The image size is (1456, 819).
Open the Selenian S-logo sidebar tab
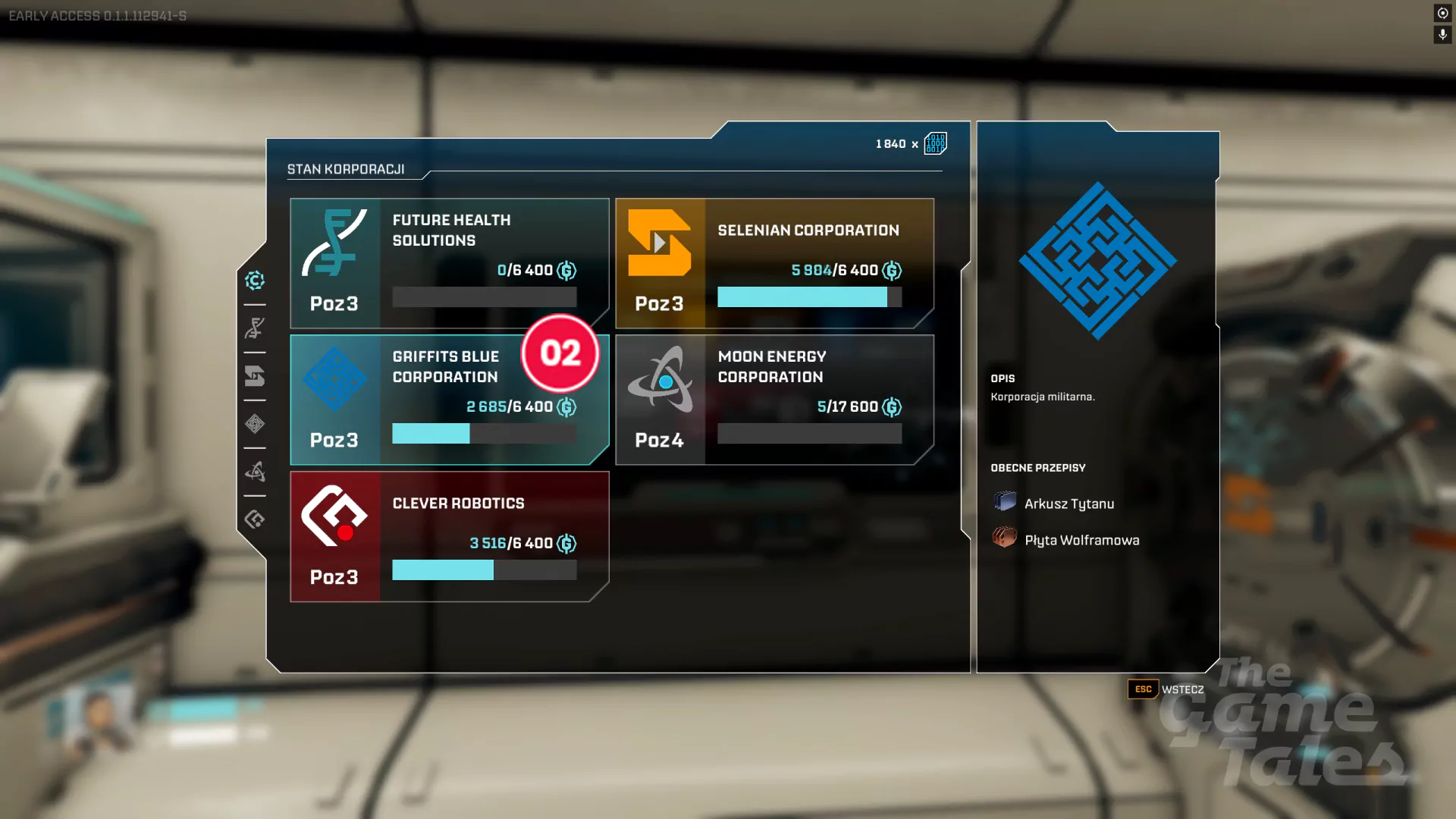tap(255, 376)
